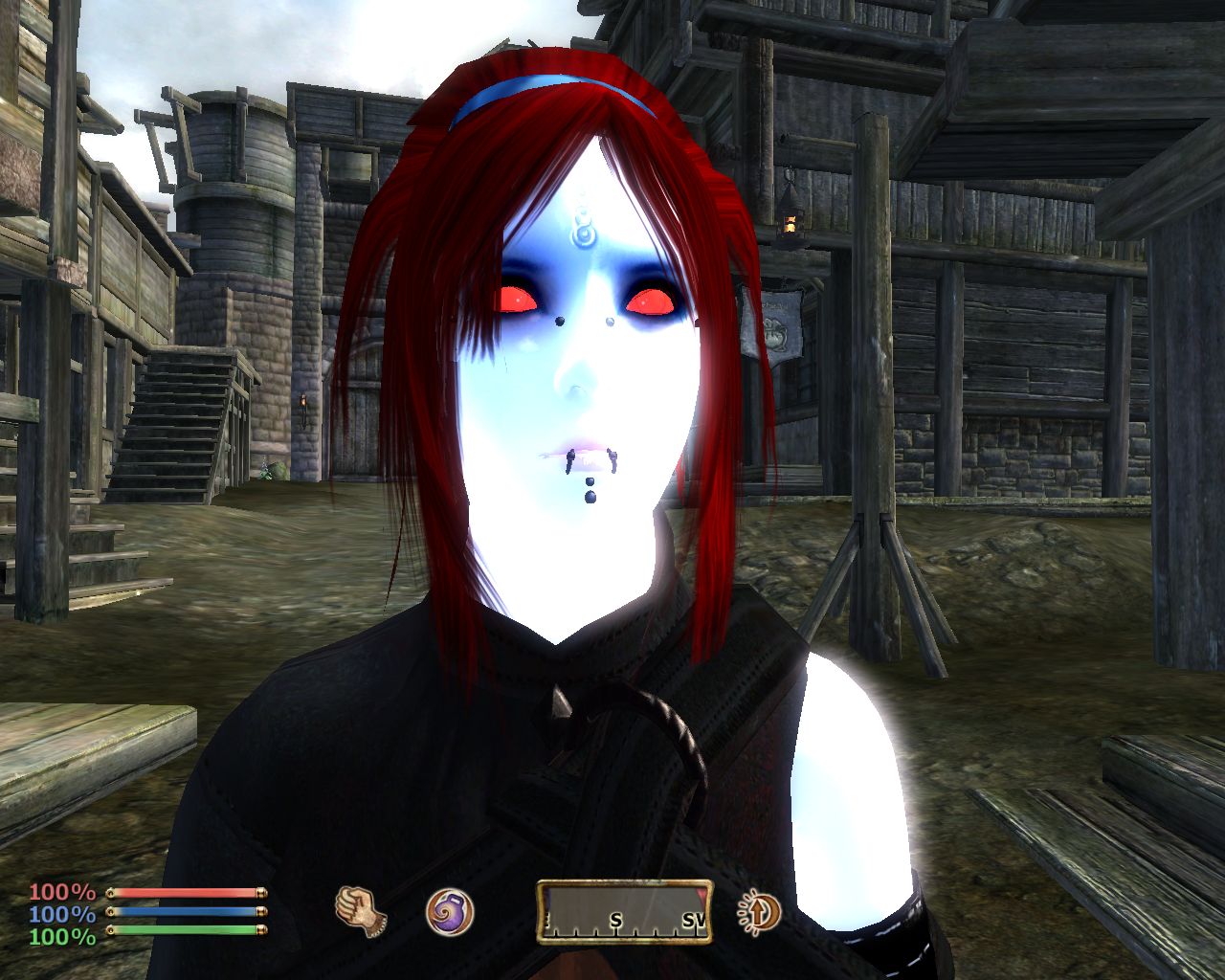Click the hanging shop banner sign
The image size is (1225, 980).
780,325
